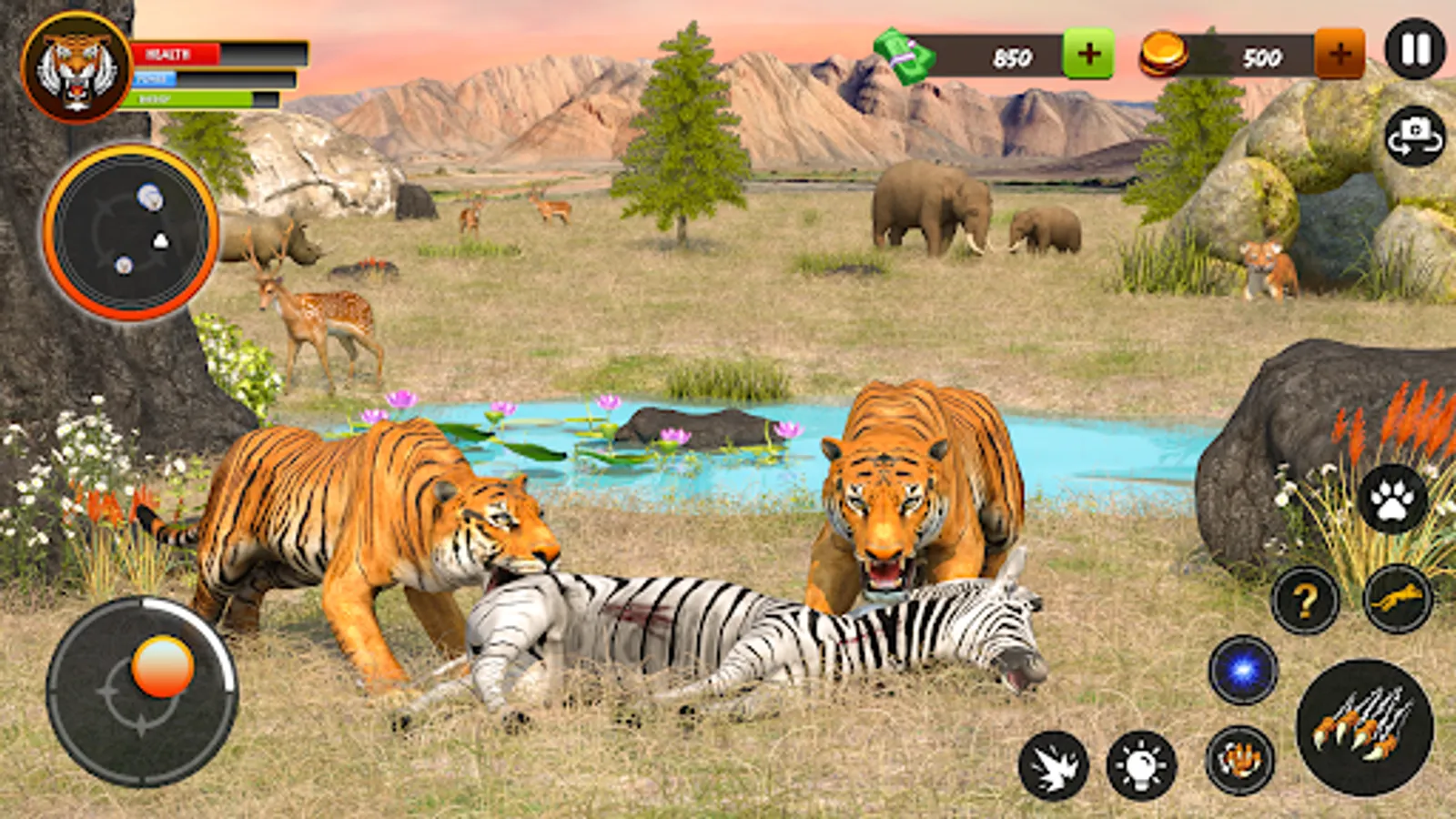Buy more food with the orange plus
The width and height of the screenshot is (1456, 819).
[x=1340, y=54]
